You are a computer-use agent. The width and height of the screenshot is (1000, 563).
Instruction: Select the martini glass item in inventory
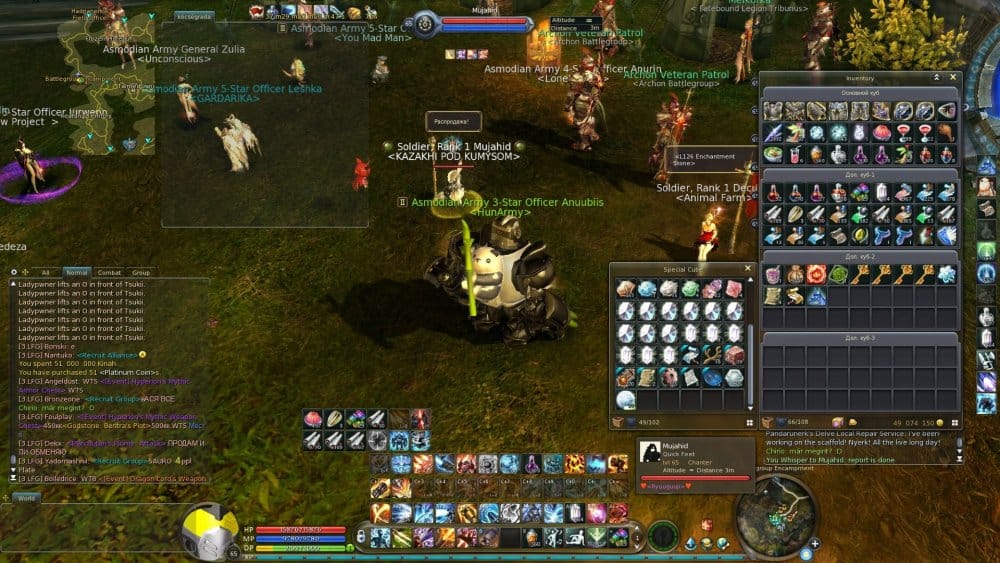click(x=903, y=132)
